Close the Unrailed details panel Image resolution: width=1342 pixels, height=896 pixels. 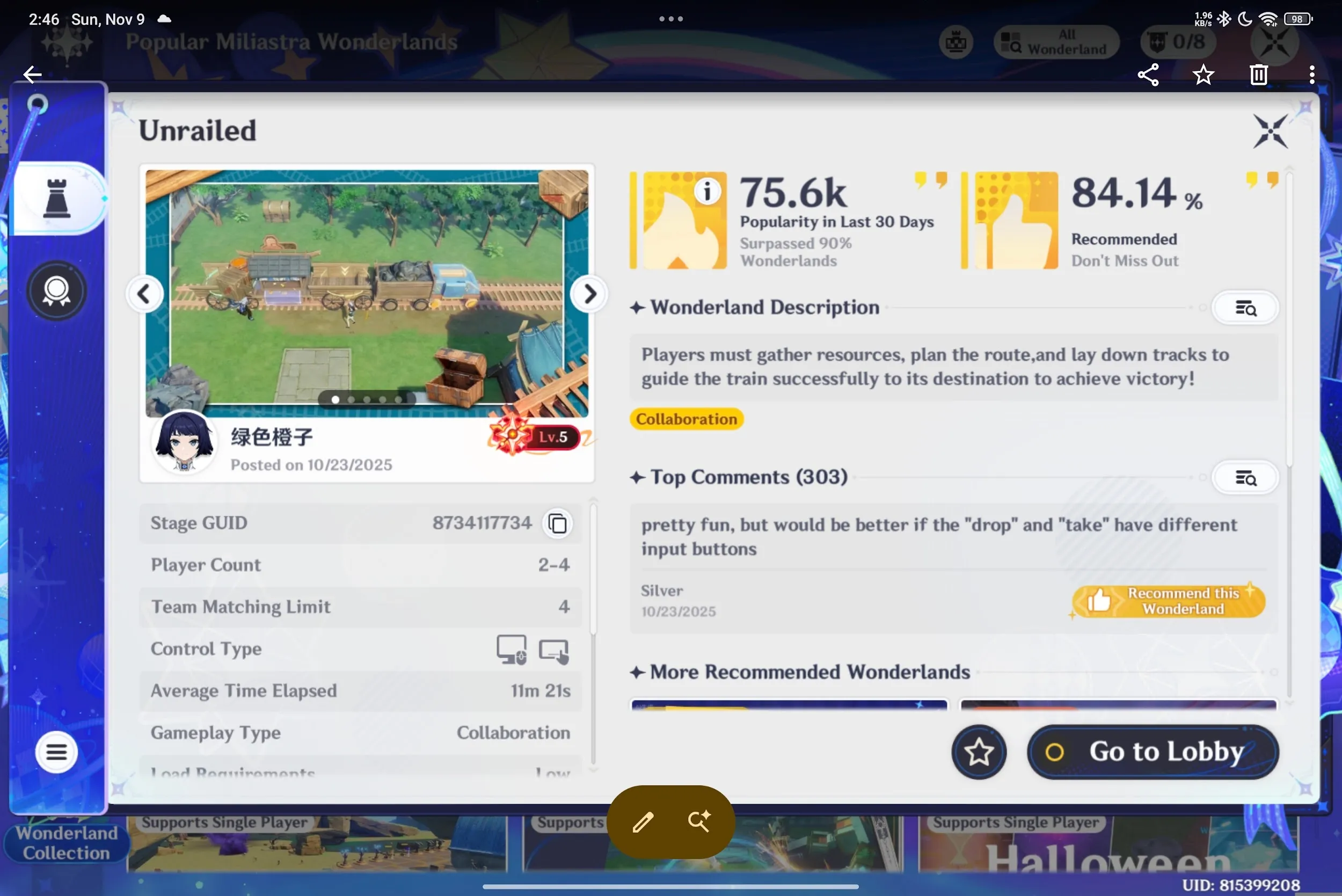(1270, 131)
